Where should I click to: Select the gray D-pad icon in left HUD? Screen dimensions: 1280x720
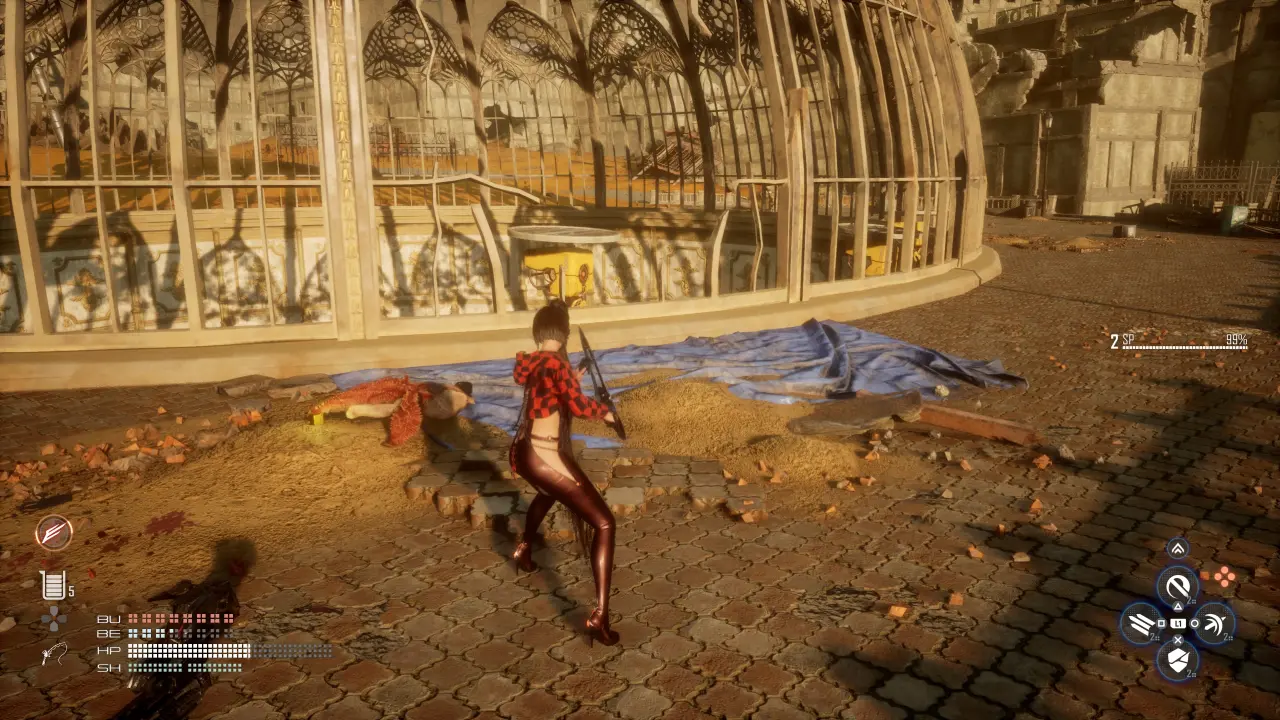(x=53, y=619)
